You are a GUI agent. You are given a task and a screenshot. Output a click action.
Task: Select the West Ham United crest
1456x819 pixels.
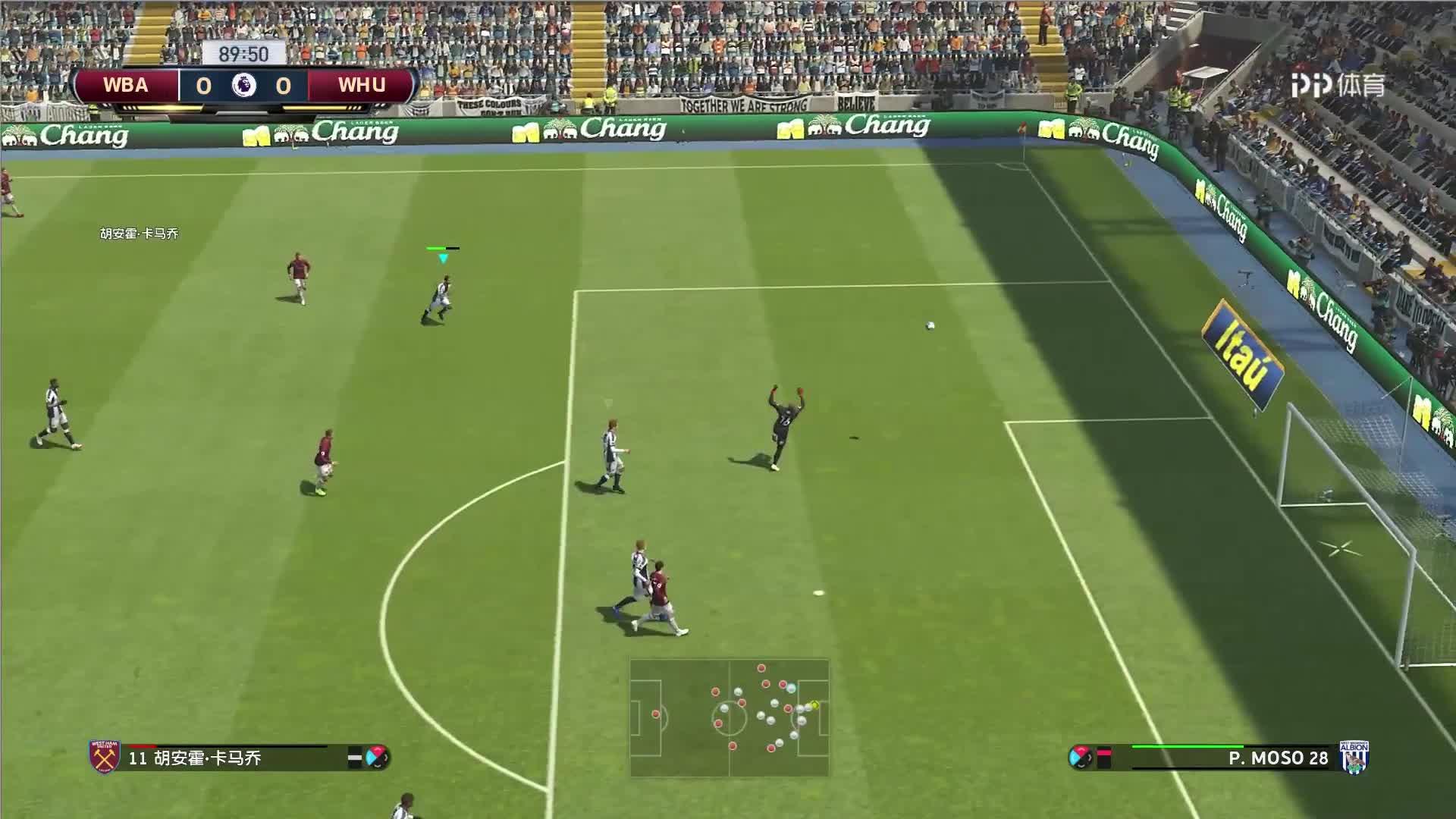[x=105, y=757]
